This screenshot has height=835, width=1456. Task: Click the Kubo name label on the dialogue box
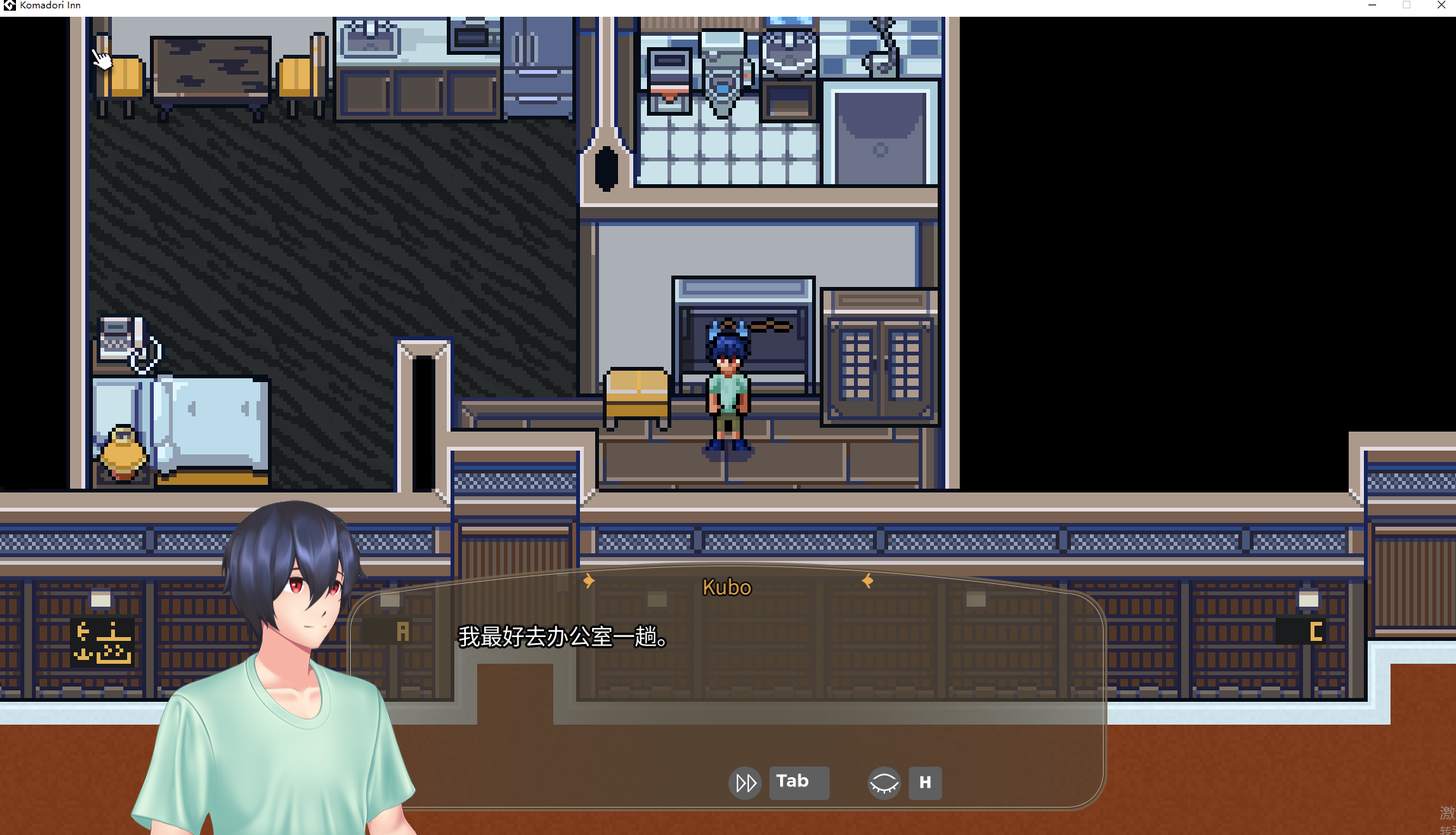pos(726,587)
